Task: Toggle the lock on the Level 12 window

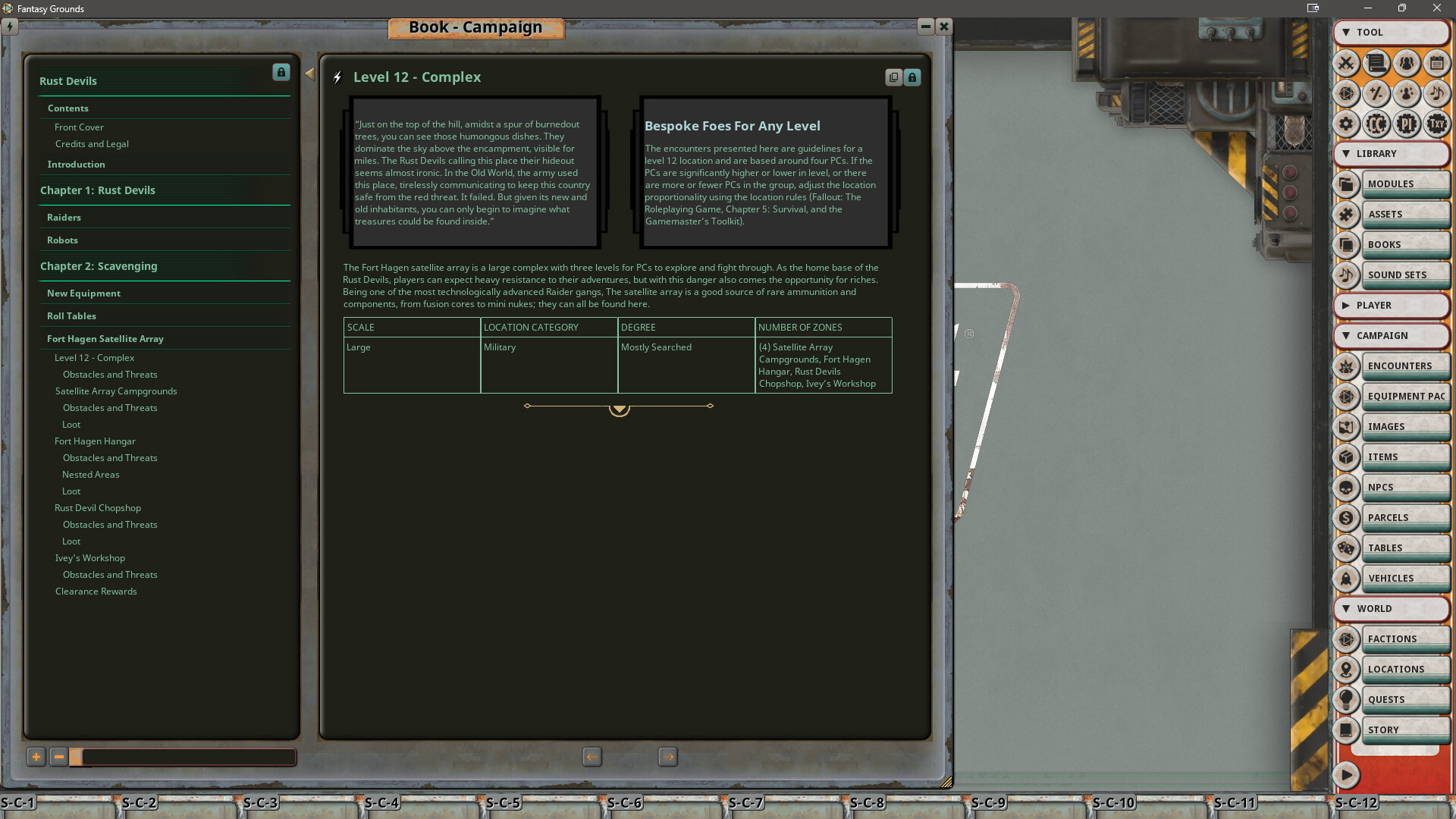Action: [x=912, y=77]
